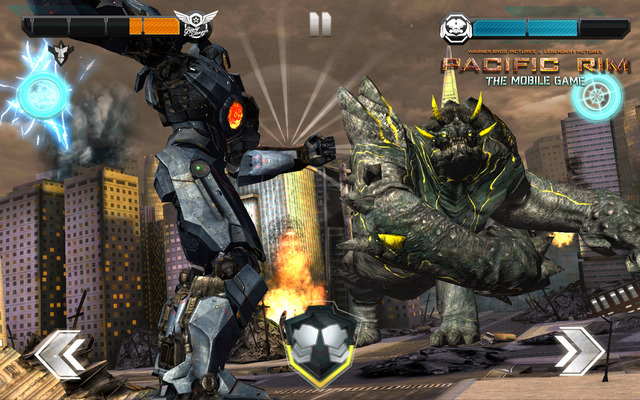
Task: Tap the left double-chevron dodge arrow
Action: click(62, 354)
